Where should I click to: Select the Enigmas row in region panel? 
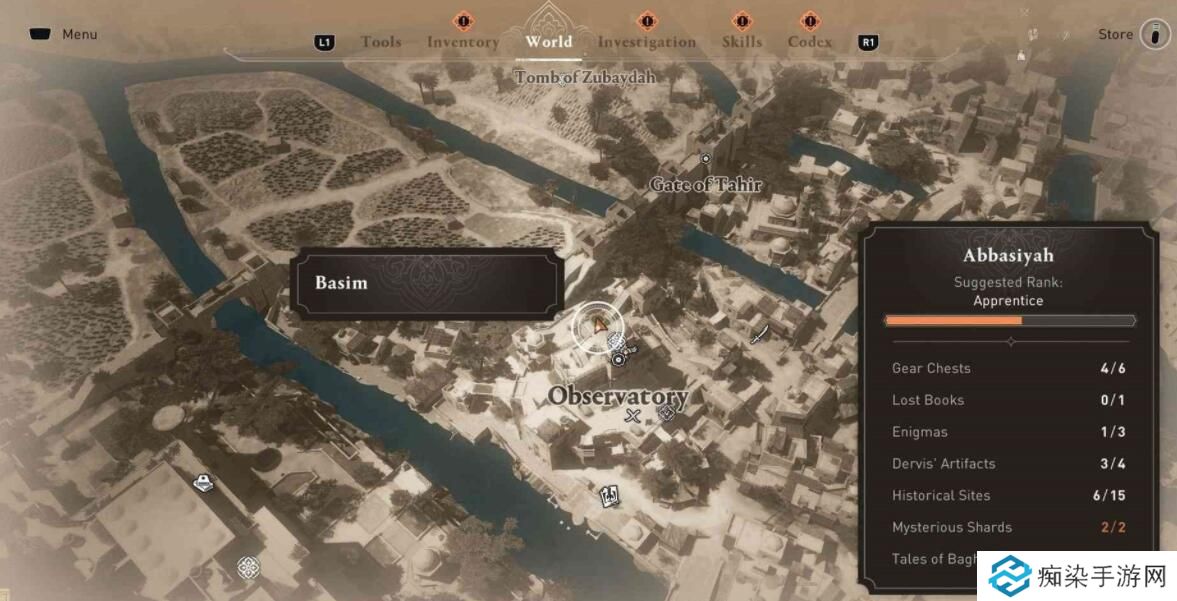1009,432
